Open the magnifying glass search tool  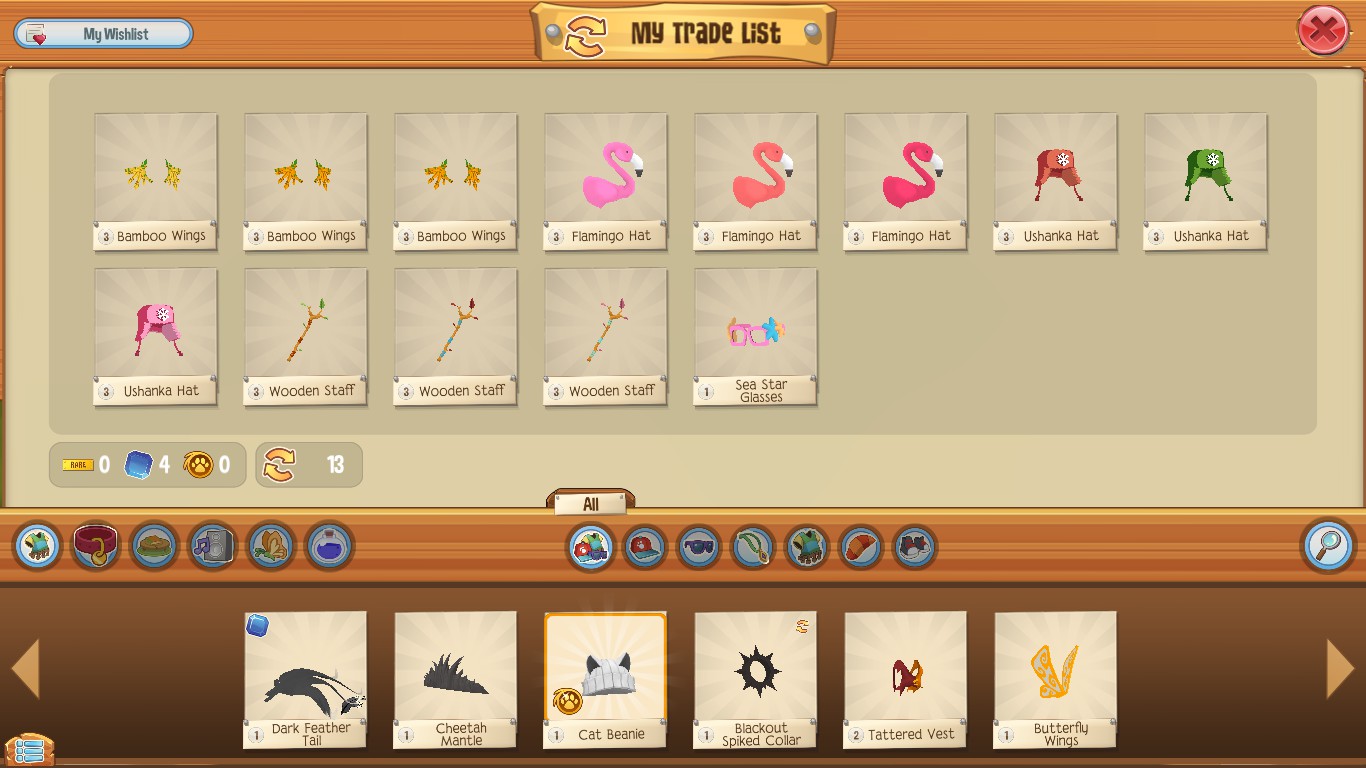point(1327,546)
